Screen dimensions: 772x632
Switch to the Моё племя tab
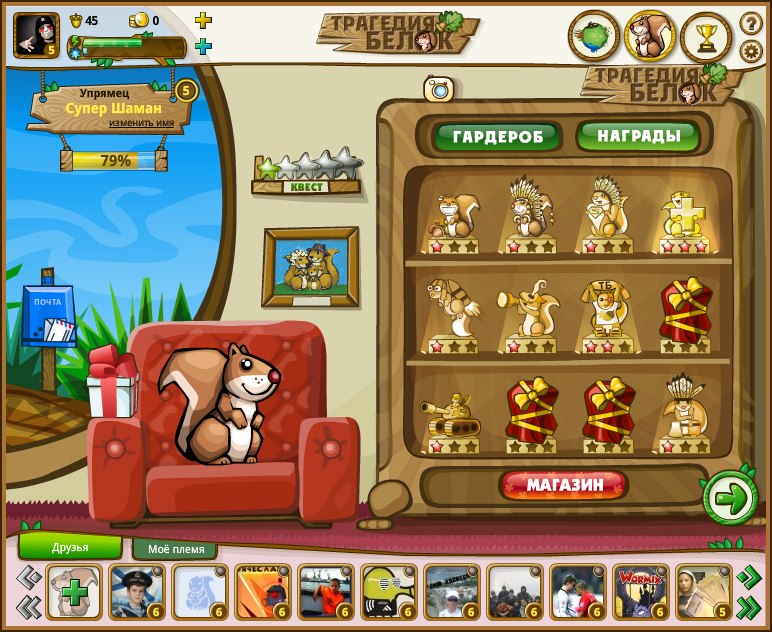click(175, 549)
